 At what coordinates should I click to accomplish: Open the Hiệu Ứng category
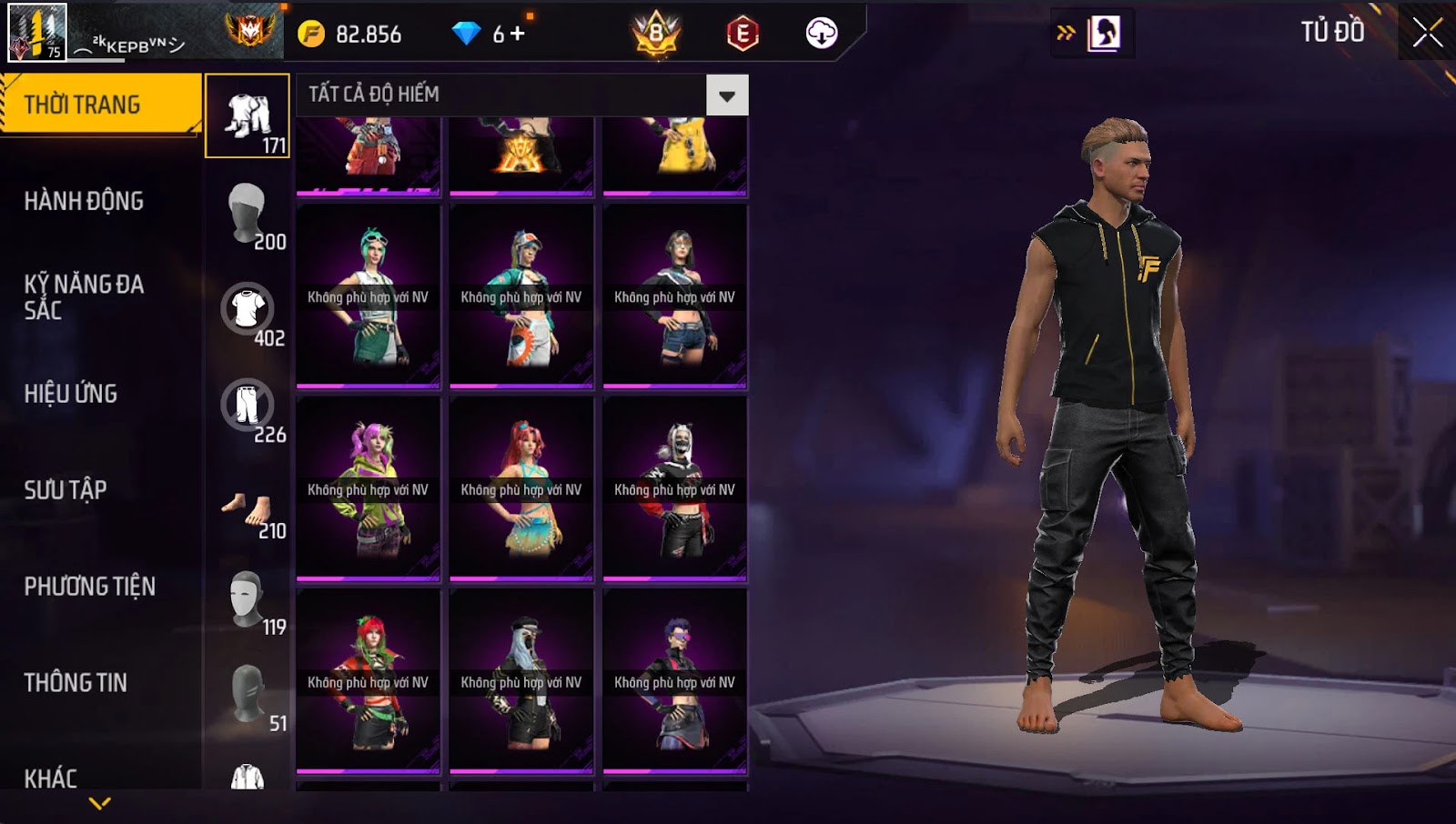click(71, 394)
